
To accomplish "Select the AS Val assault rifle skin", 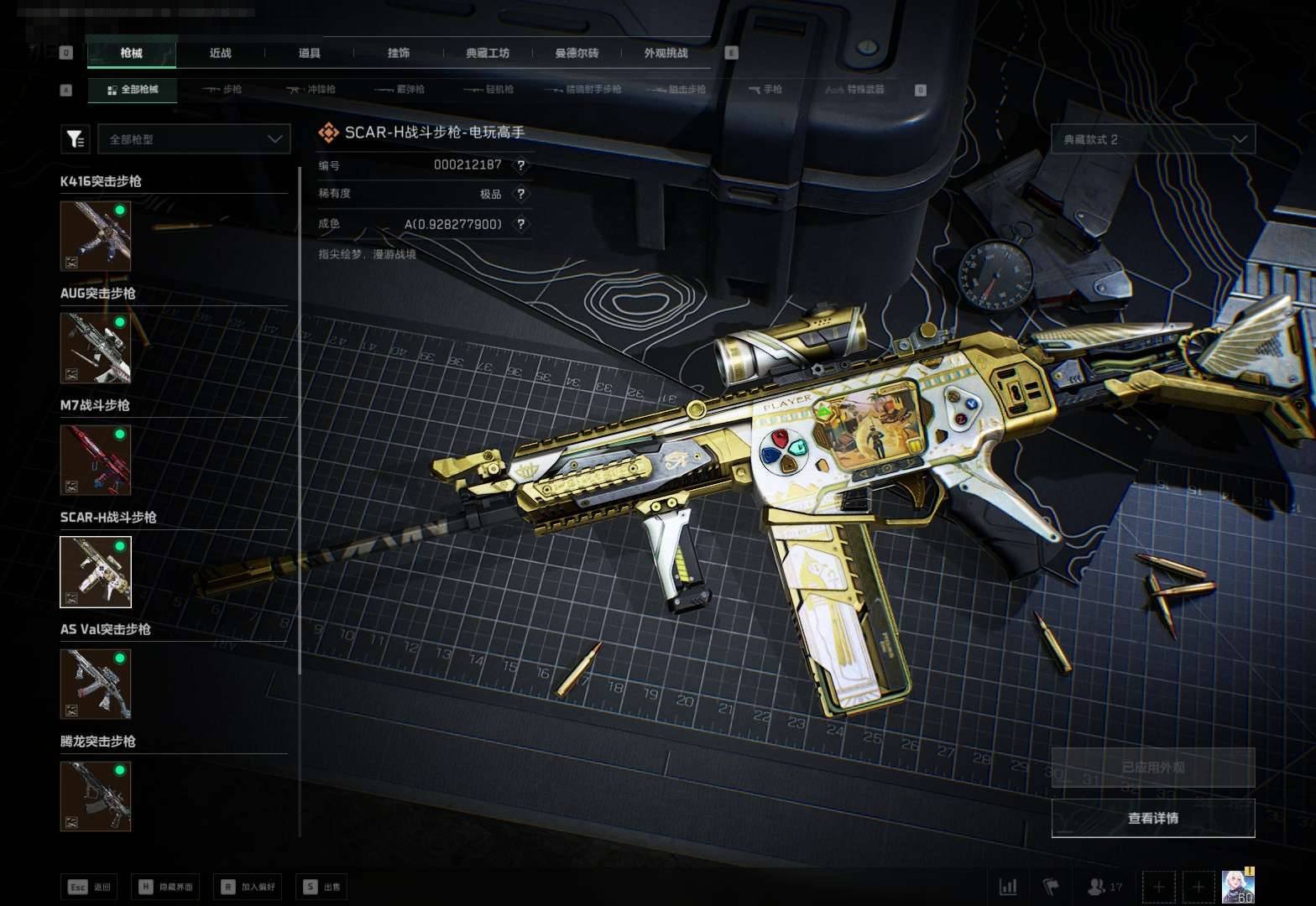I will pyautogui.click(x=96, y=684).
